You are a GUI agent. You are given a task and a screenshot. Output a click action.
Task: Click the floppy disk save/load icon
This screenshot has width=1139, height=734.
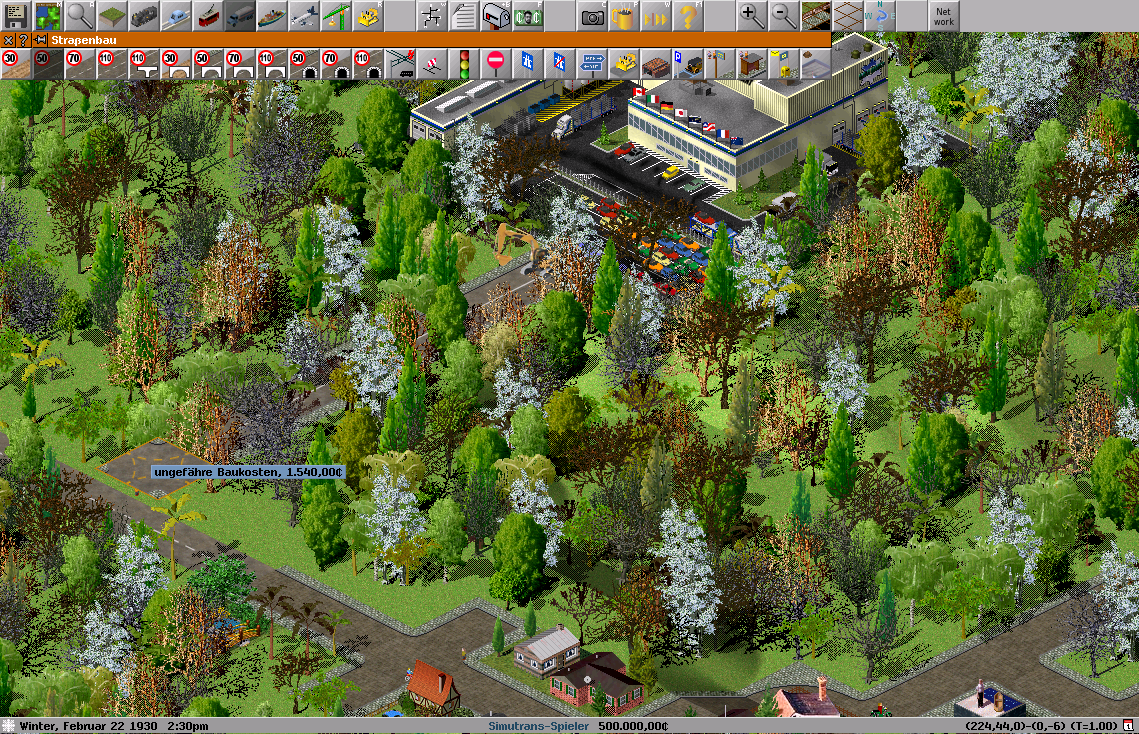point(16,16)
